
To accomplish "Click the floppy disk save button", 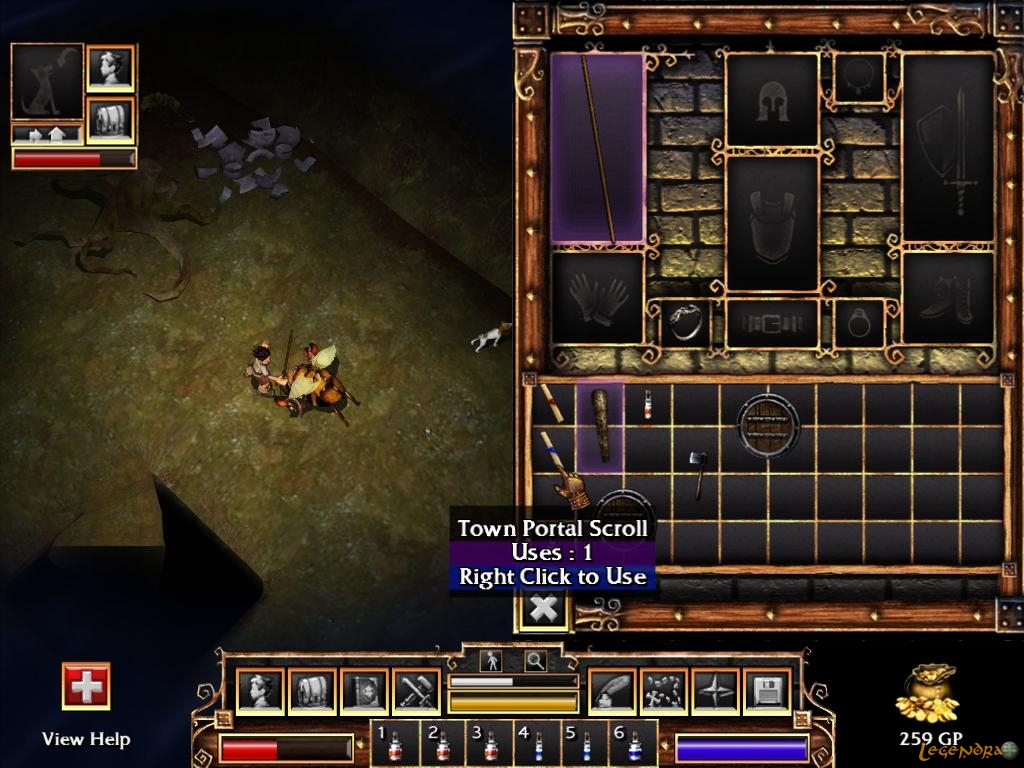I will [x=768, y=691].
